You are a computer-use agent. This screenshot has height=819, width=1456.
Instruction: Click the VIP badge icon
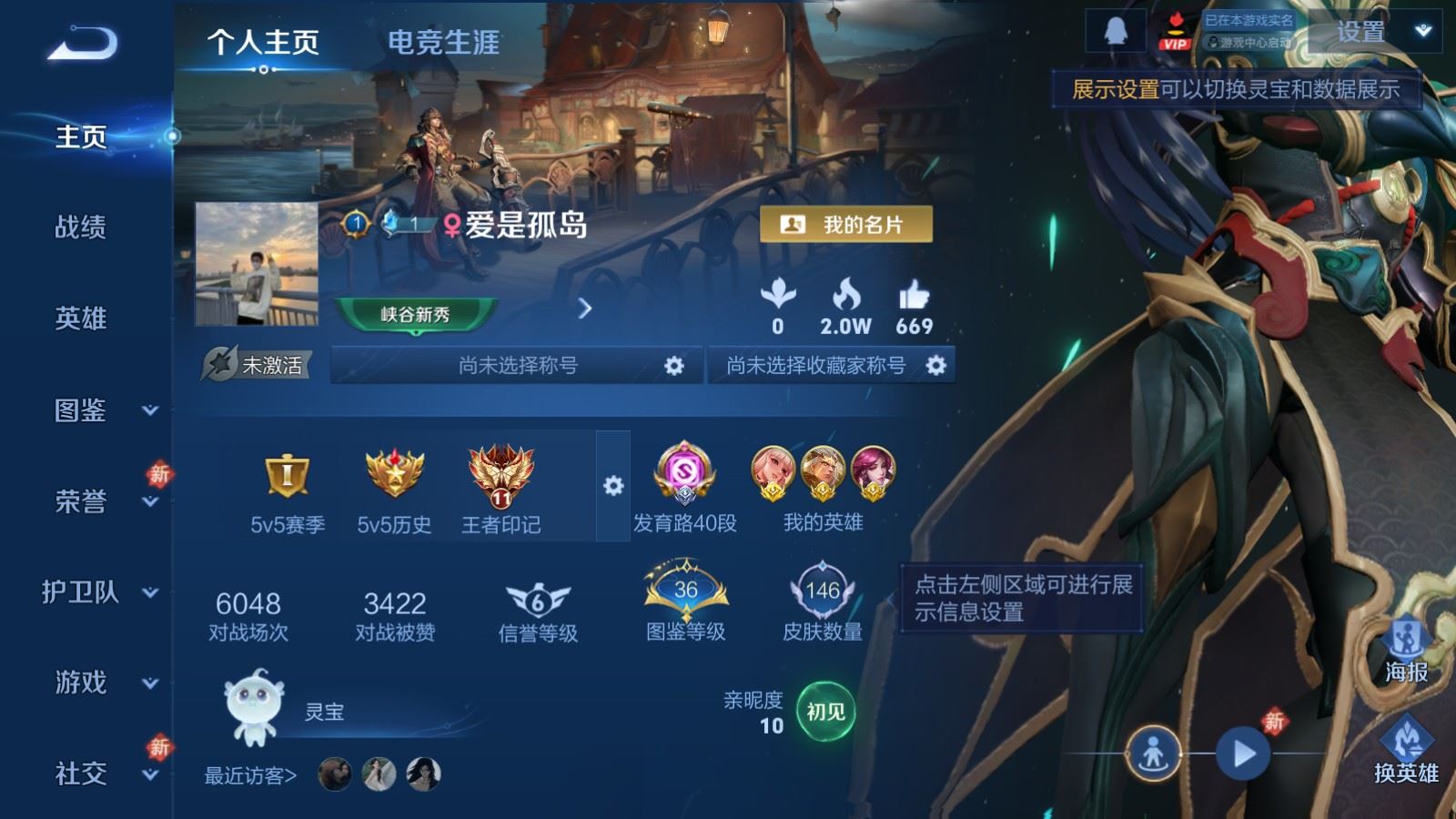pos(1176,30)
